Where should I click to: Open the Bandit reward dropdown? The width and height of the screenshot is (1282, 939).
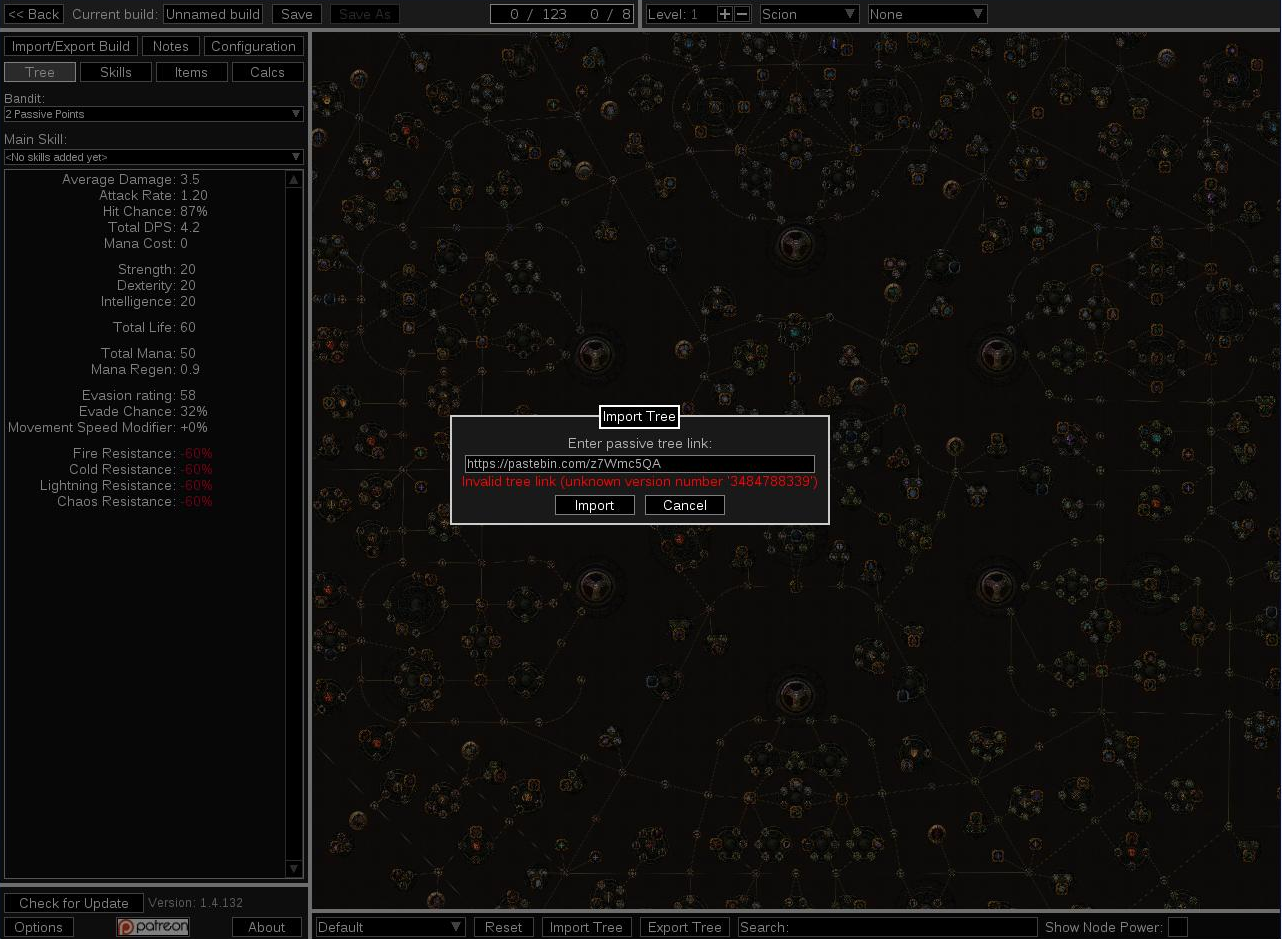[x=153, y=114]
